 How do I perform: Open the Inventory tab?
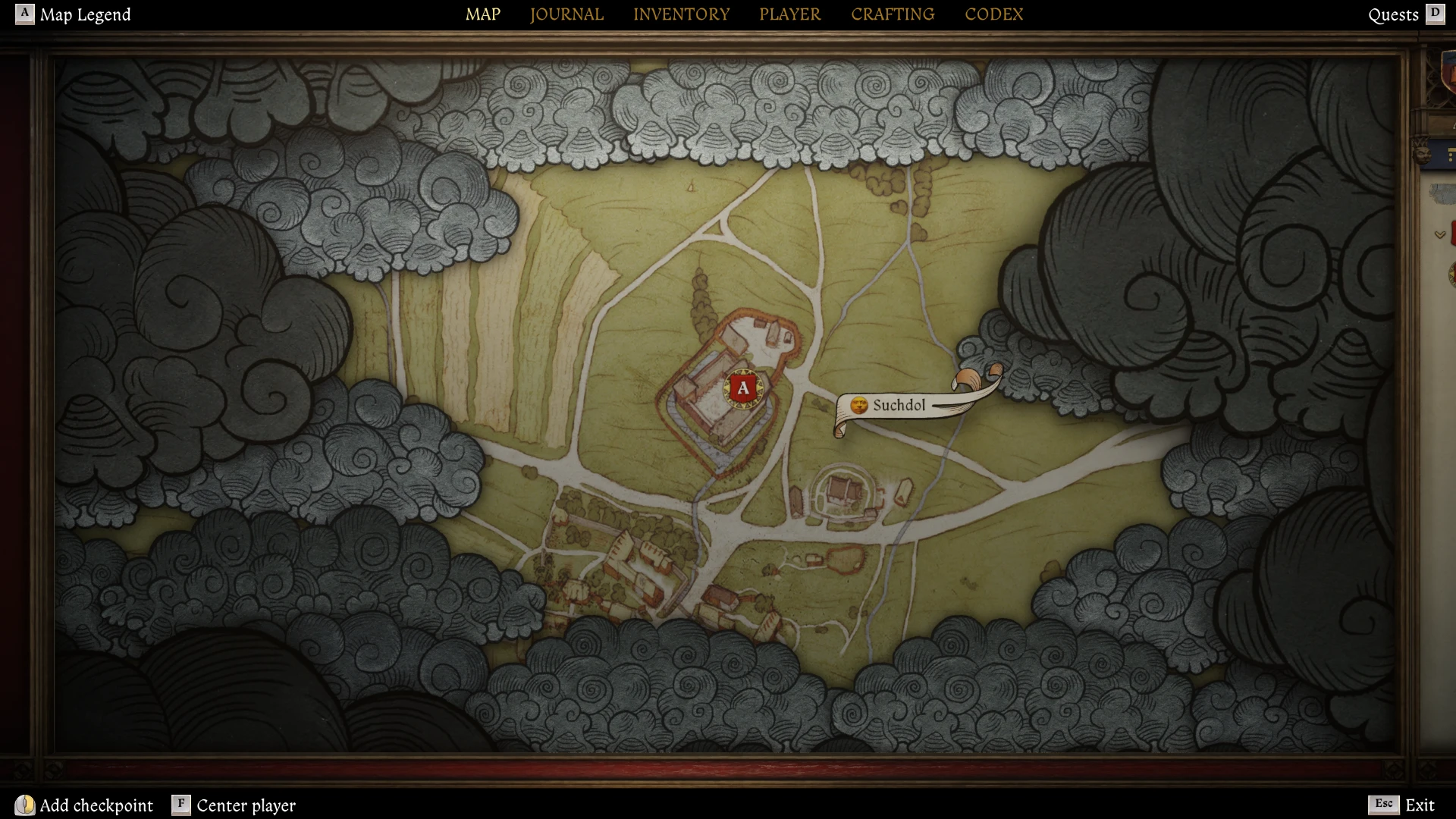[681, 14]
